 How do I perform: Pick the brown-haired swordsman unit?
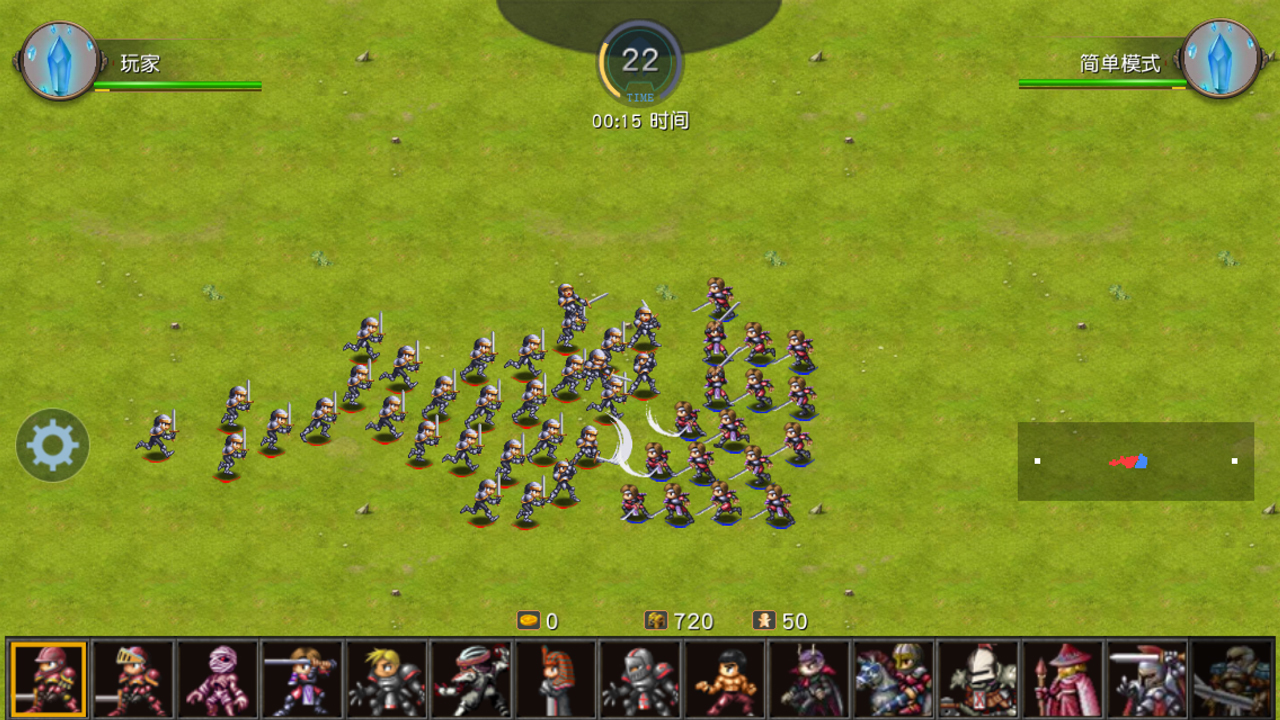(x=302, y=680)
